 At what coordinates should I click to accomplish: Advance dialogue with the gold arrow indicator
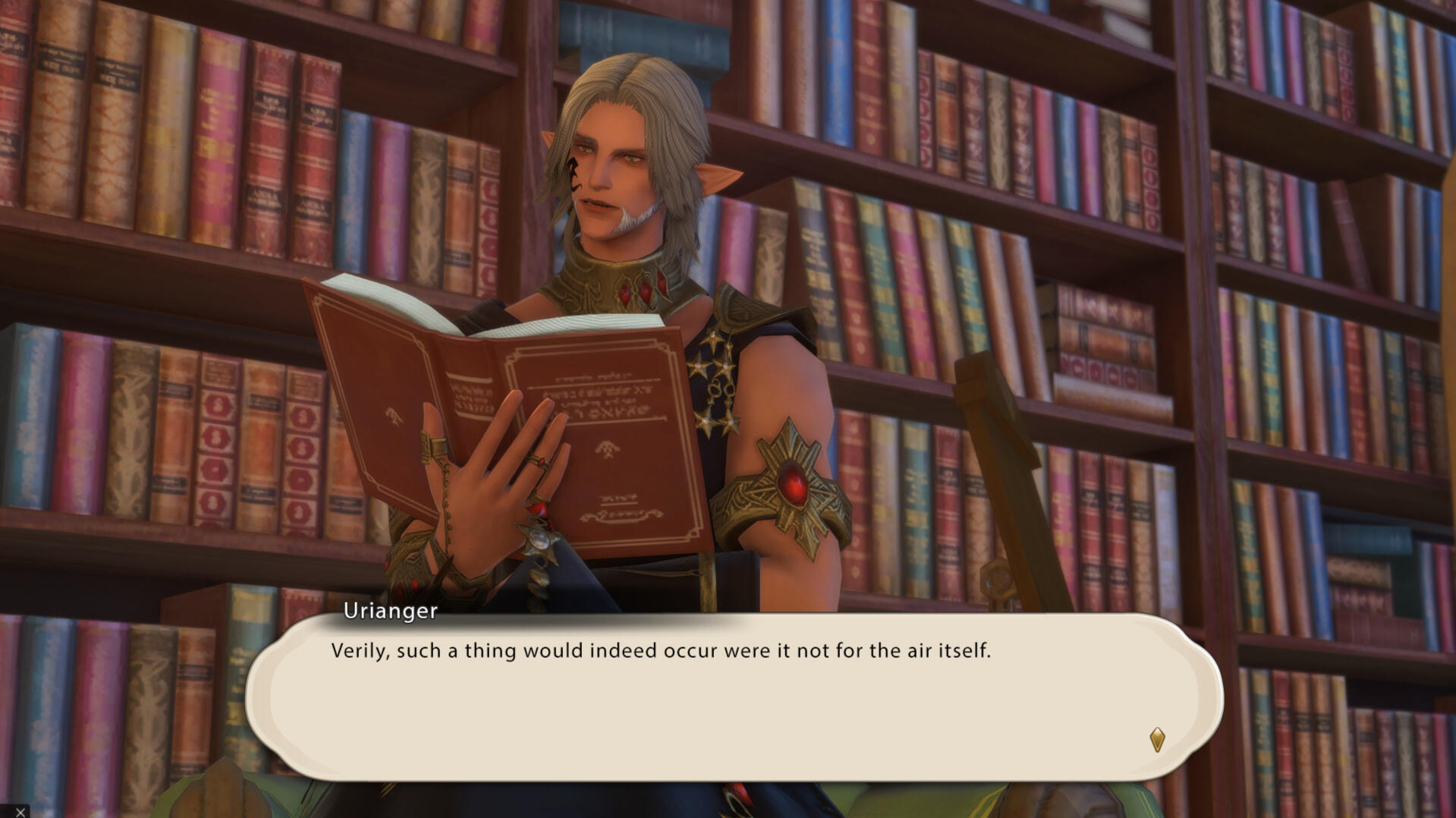(1156, 739)
